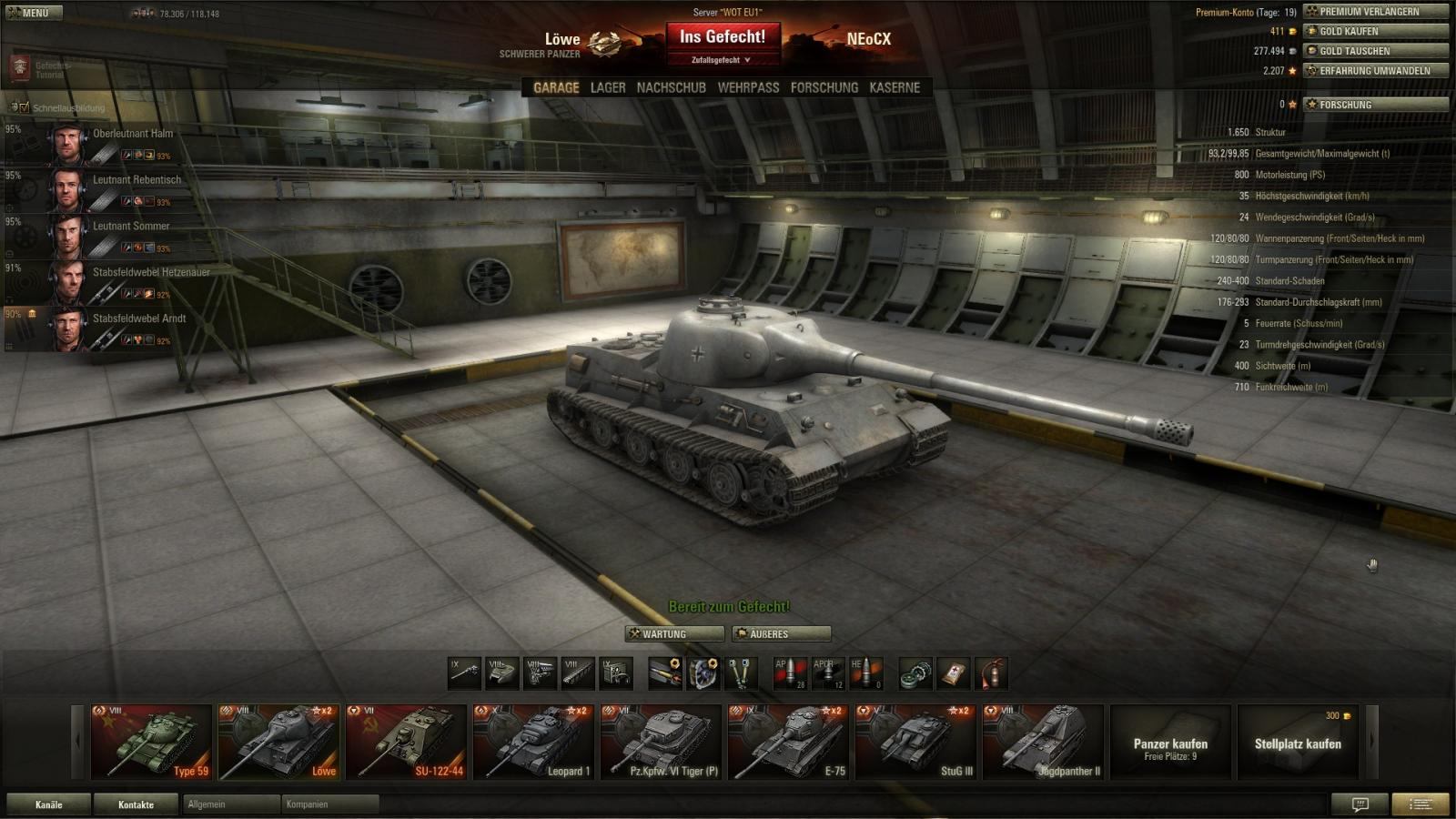Select the Type 59 tank in carousel
1456x819 pixels.
pos(151,742)
